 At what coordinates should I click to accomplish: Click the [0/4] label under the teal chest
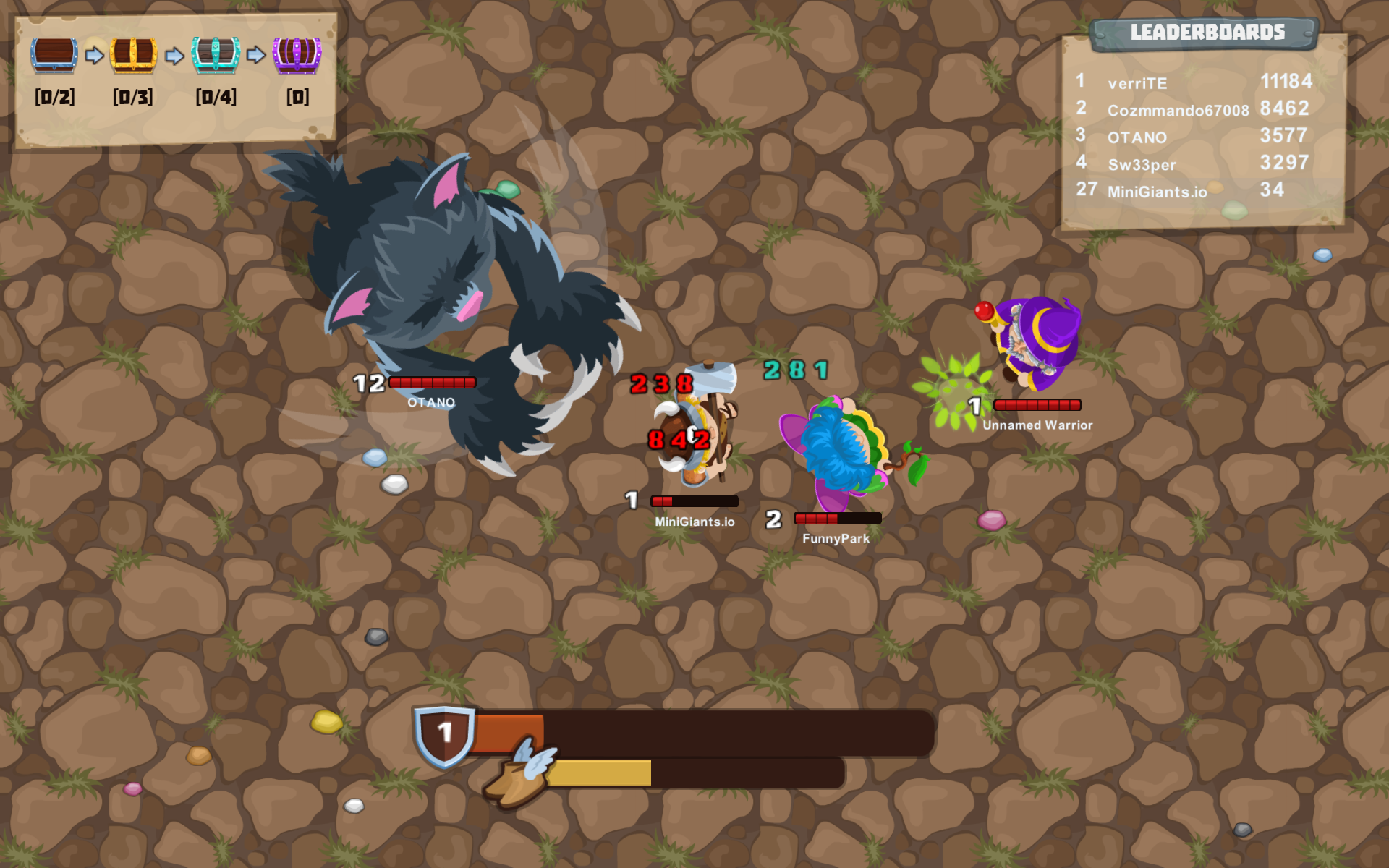[x=216, y=97]
